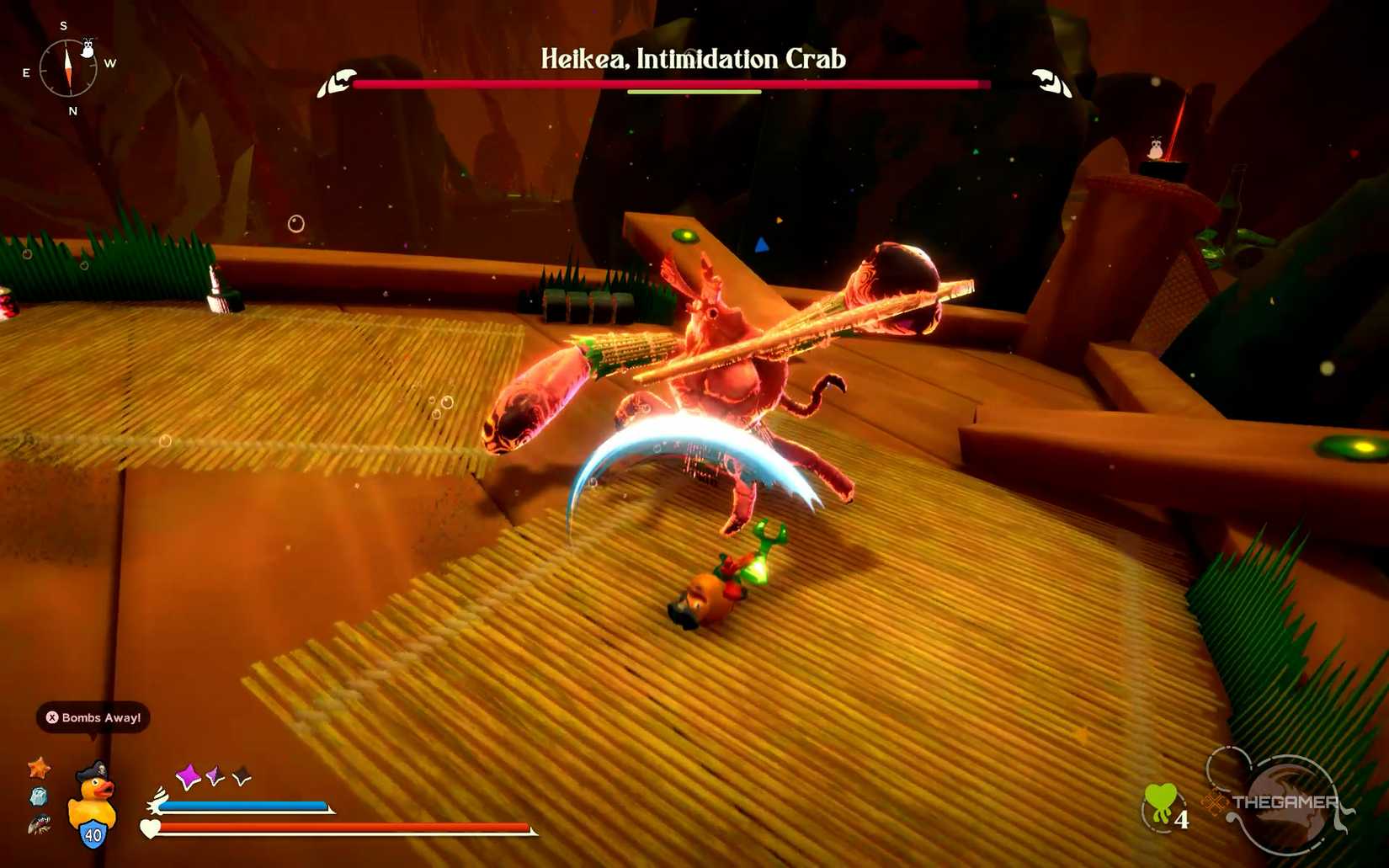Click the Heikea, Intimidation Crab boss title
This screenshot has height=868, width=1389.
692,59
